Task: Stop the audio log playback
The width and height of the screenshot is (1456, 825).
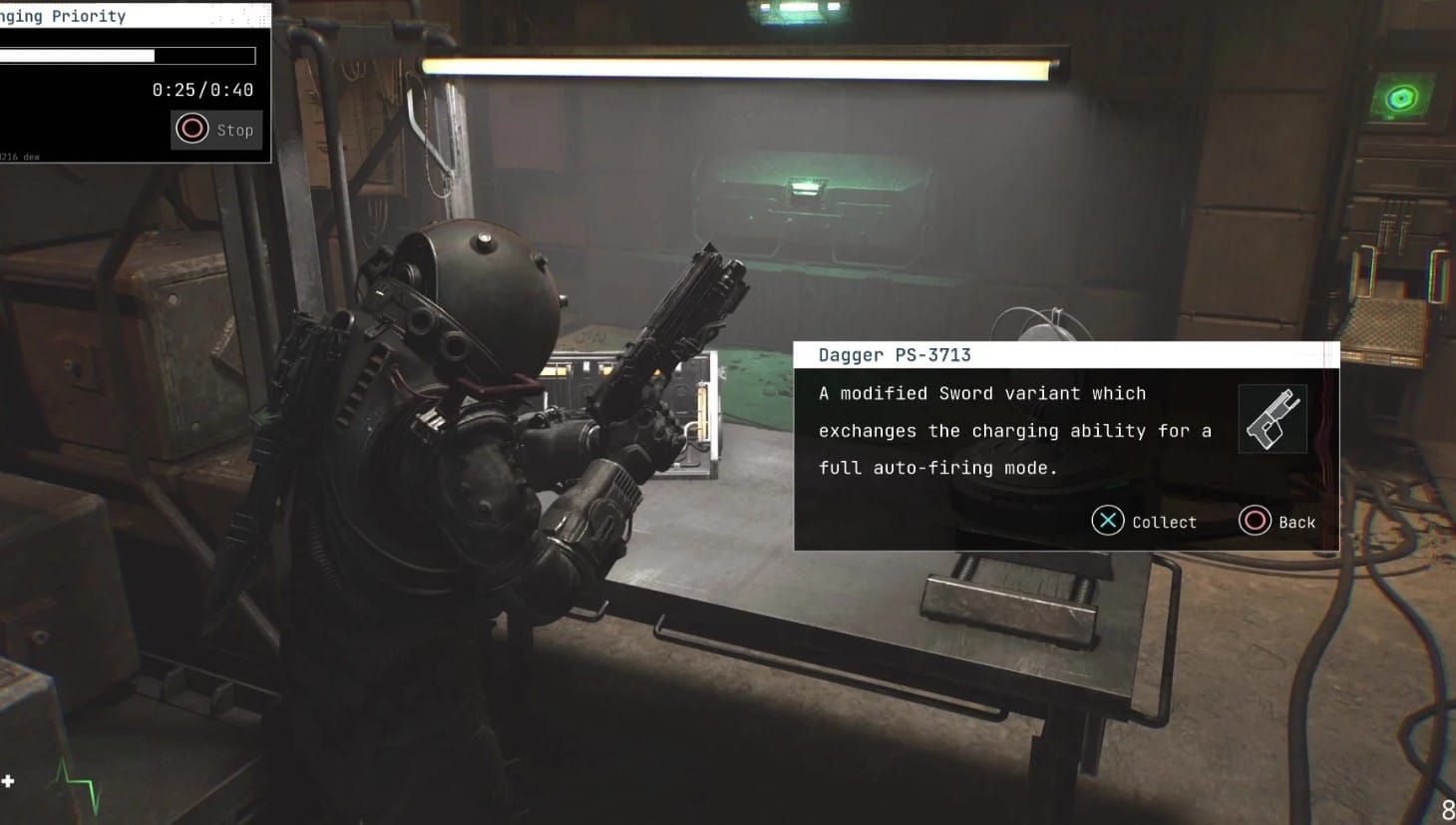Action: tap(215, 130)
